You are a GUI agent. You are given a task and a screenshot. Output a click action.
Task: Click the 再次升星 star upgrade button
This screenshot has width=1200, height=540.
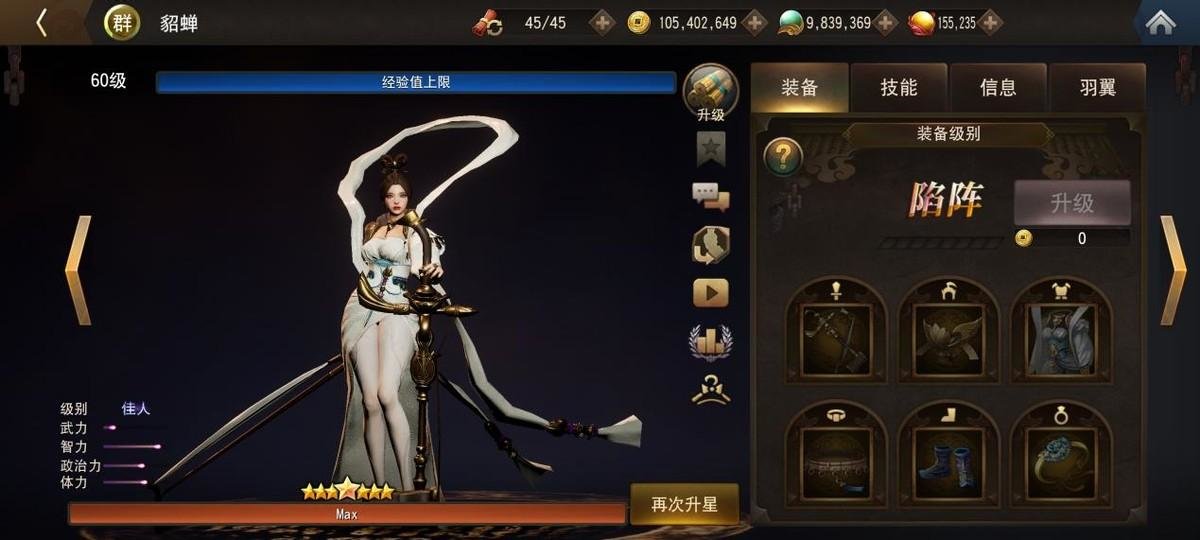pos(684,504)
